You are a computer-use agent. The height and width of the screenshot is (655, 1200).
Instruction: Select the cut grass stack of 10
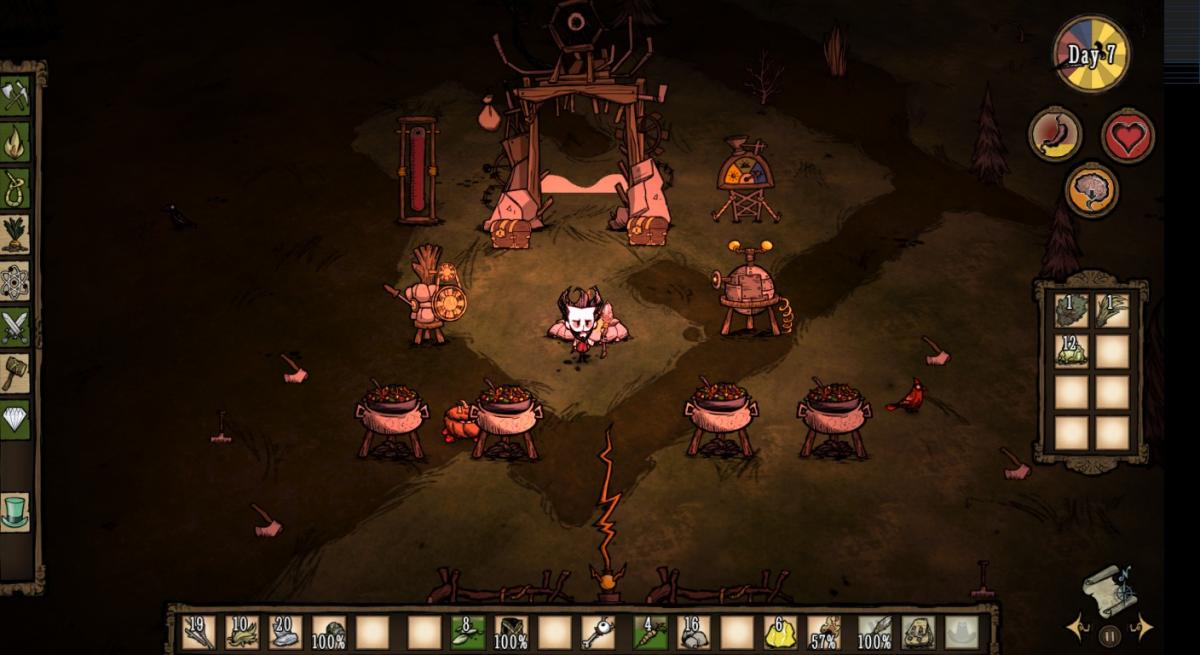tap(241, 632)
